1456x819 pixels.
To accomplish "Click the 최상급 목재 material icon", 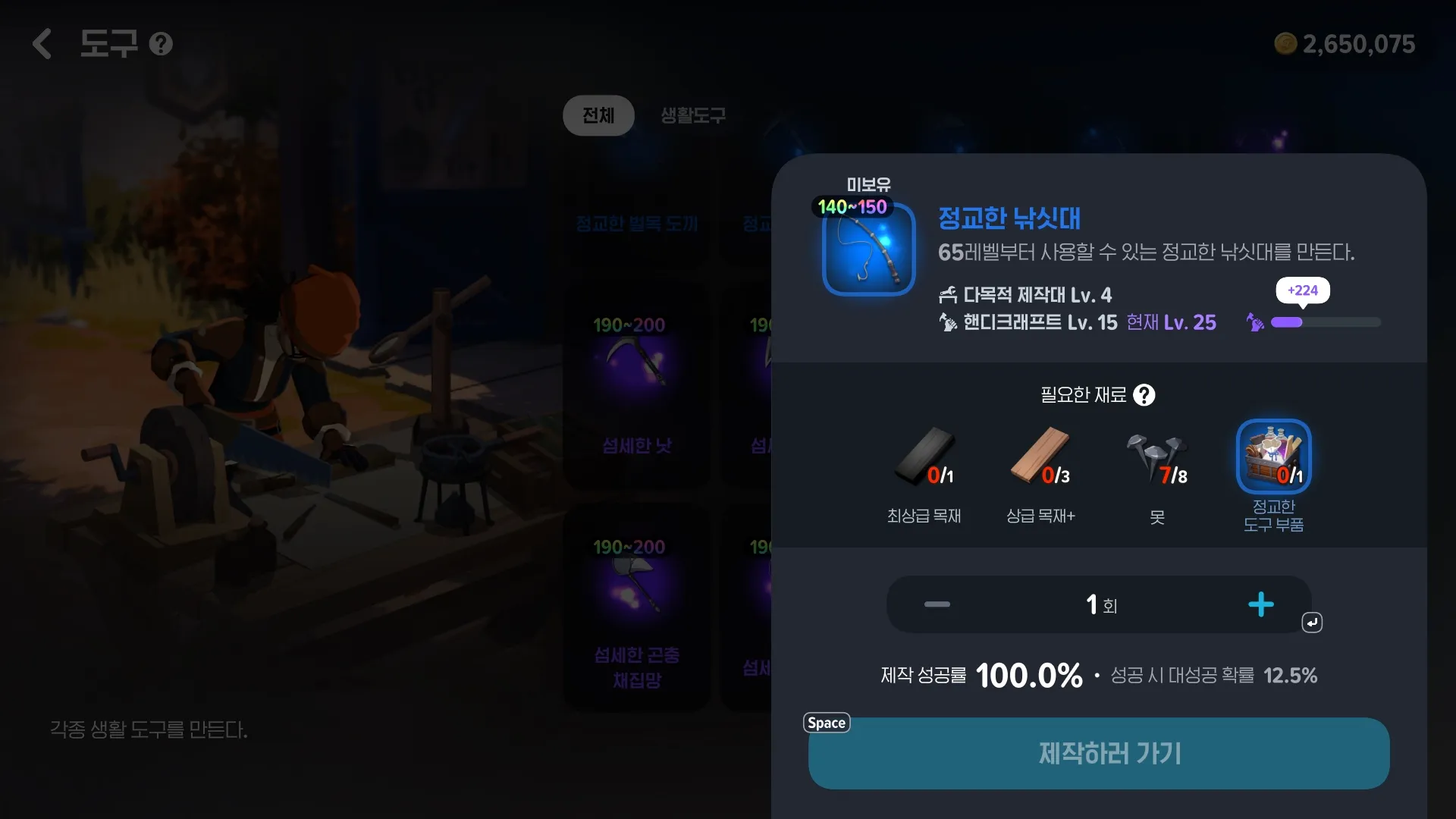I will pos(923,456).
